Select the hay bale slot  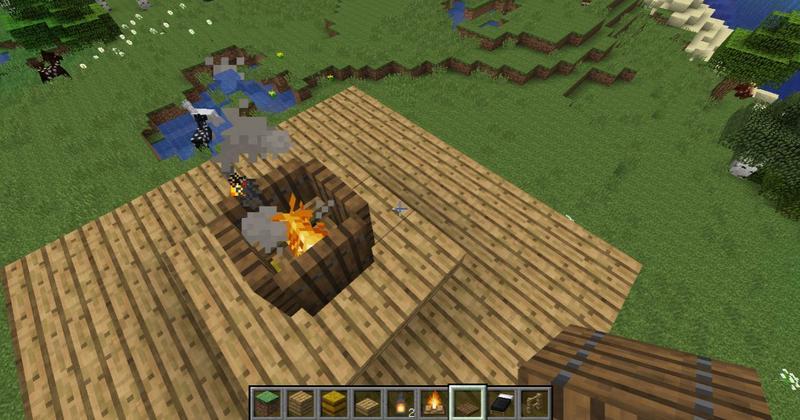334,403
